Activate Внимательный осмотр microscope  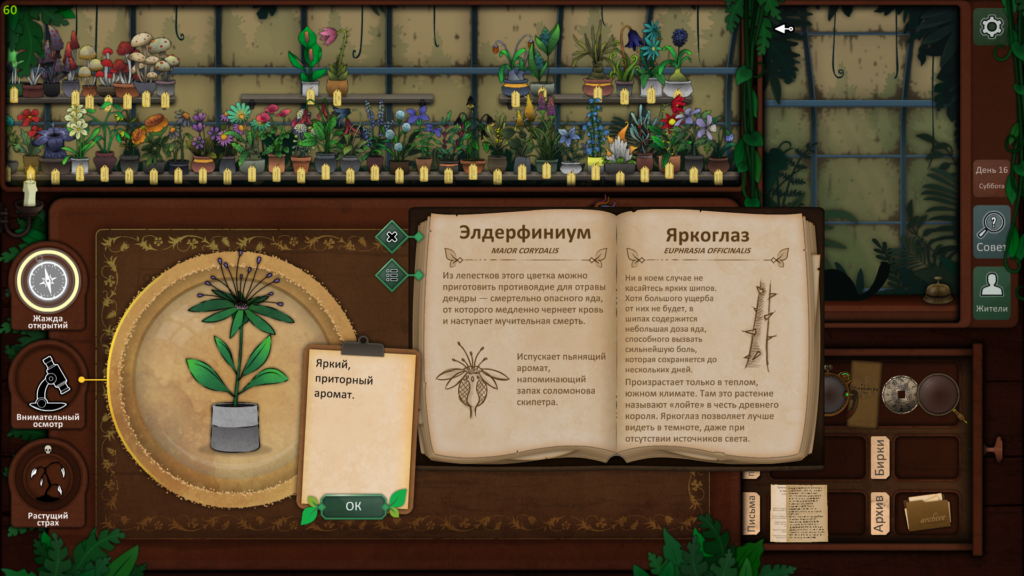tap(47, 383)
